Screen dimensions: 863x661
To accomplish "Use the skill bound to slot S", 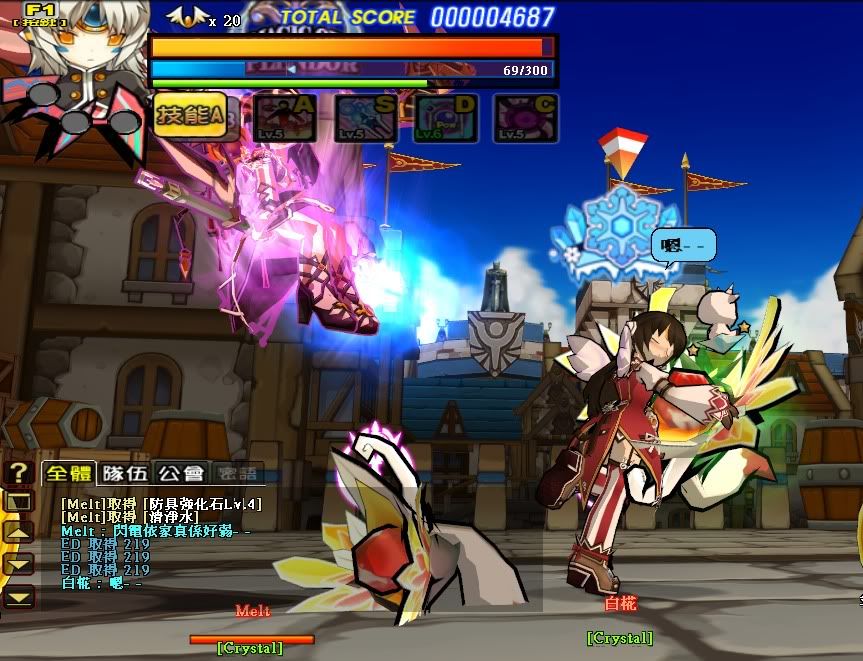I will [365, 118].
